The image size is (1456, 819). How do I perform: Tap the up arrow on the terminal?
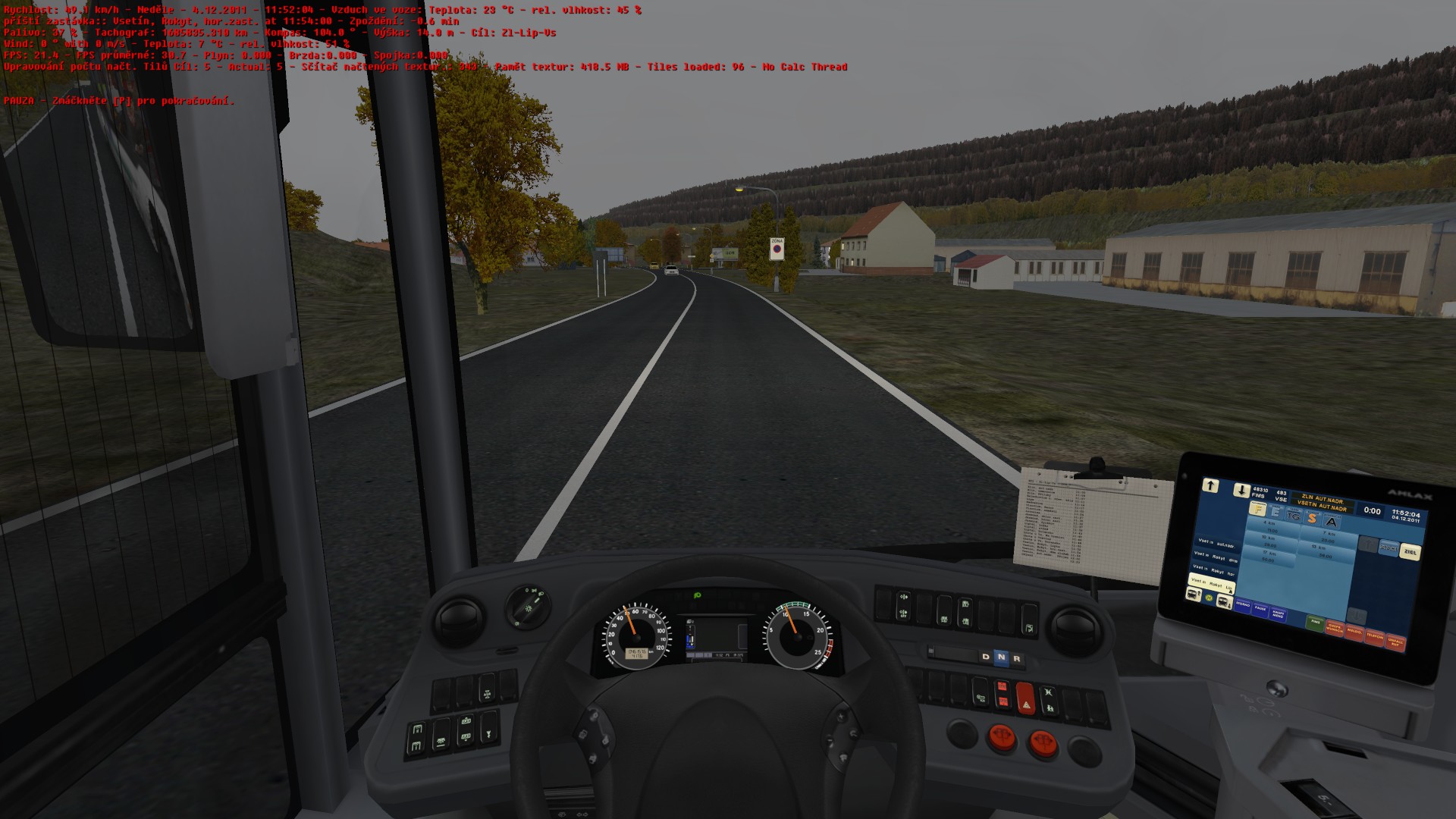tap(1210, 485)
